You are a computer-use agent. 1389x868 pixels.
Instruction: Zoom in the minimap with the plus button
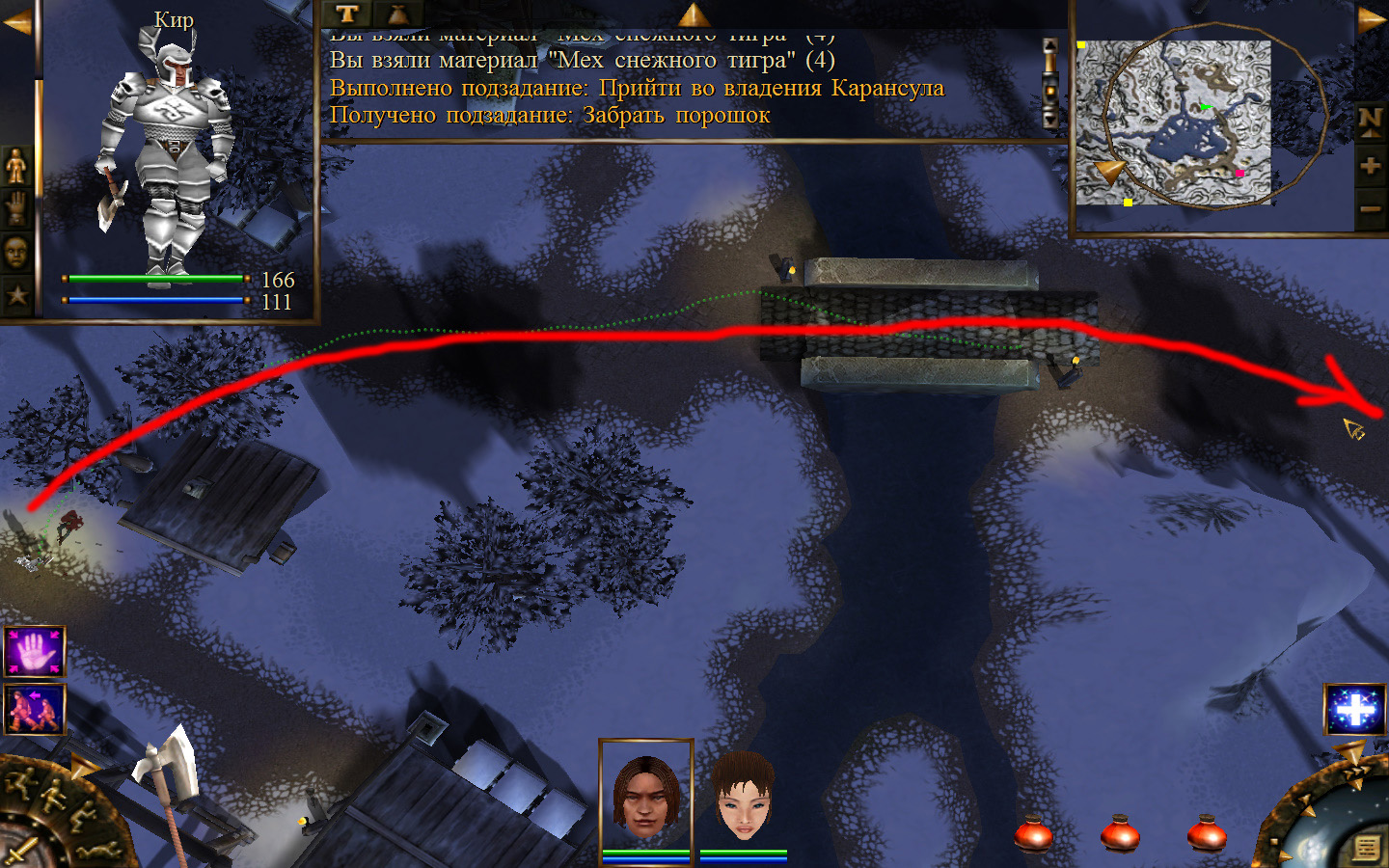point(1370,166)
